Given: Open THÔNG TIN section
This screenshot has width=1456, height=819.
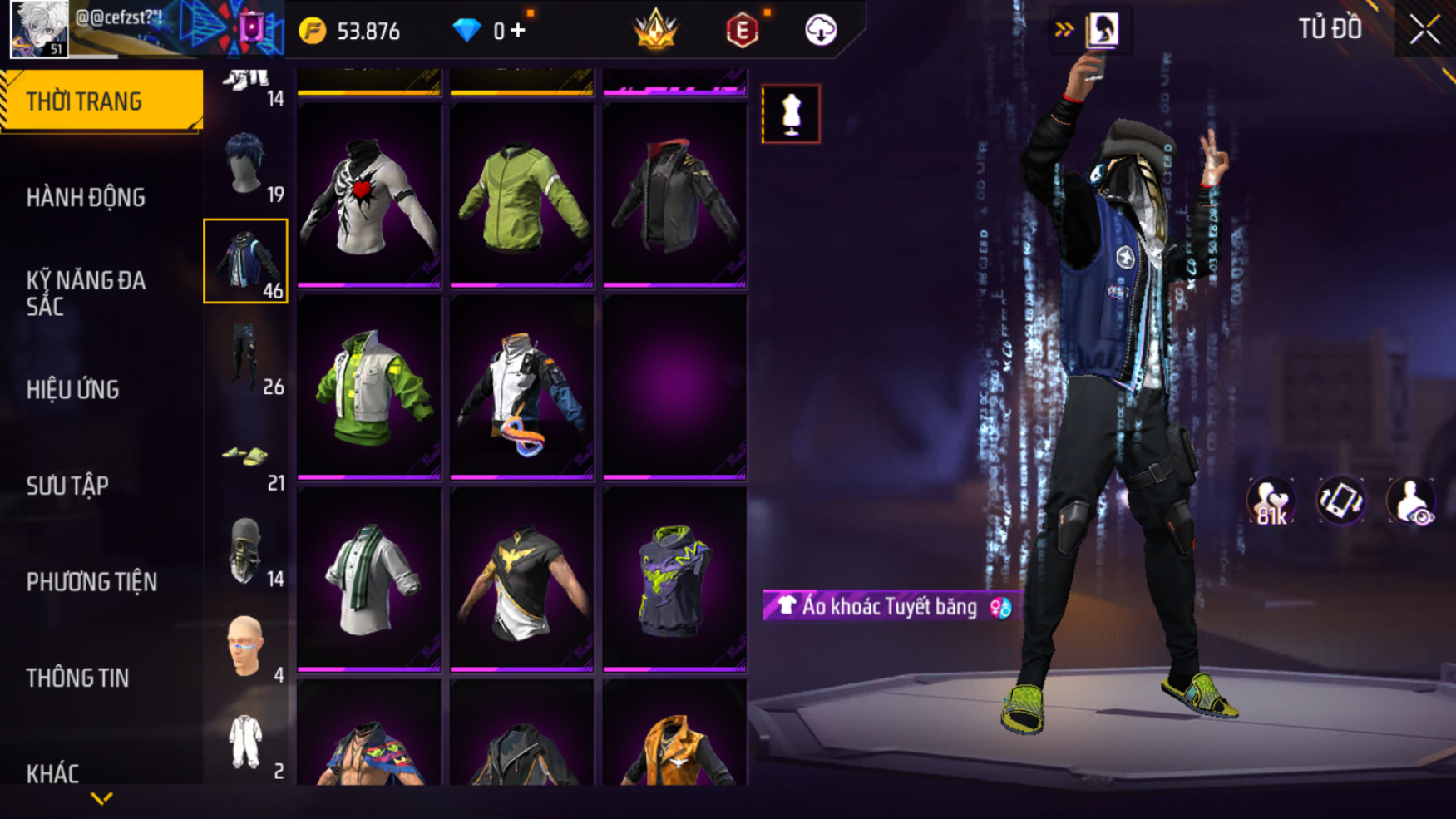Looking at the screenshot, I should point(77,678).
